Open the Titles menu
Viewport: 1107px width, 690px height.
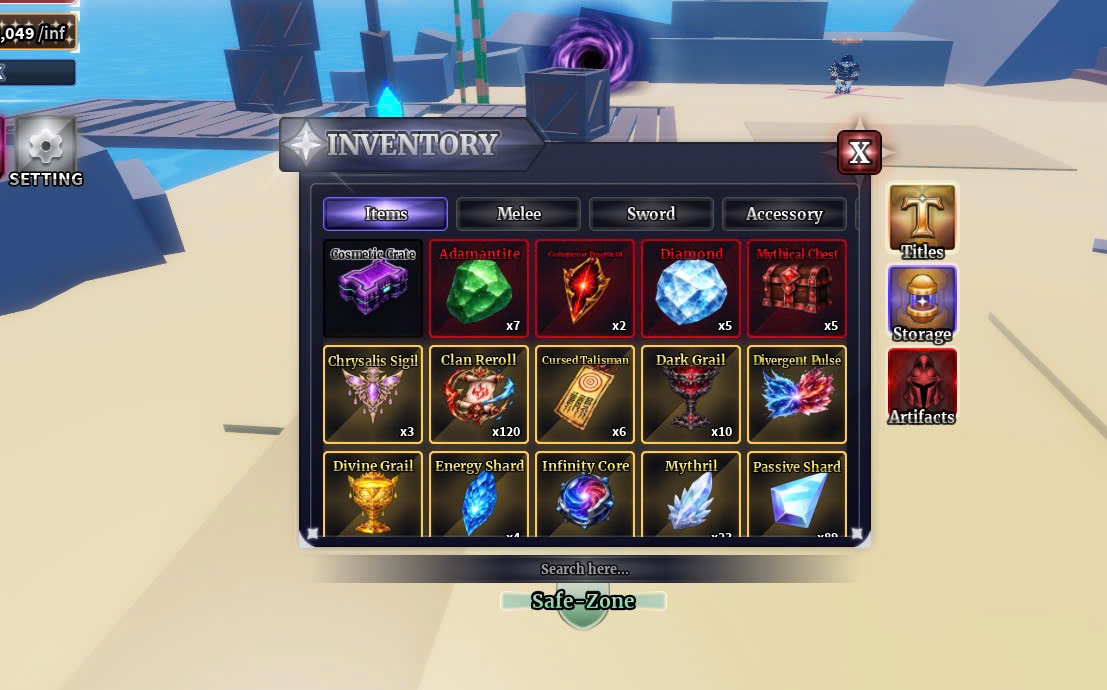click(x=922, y=220)
